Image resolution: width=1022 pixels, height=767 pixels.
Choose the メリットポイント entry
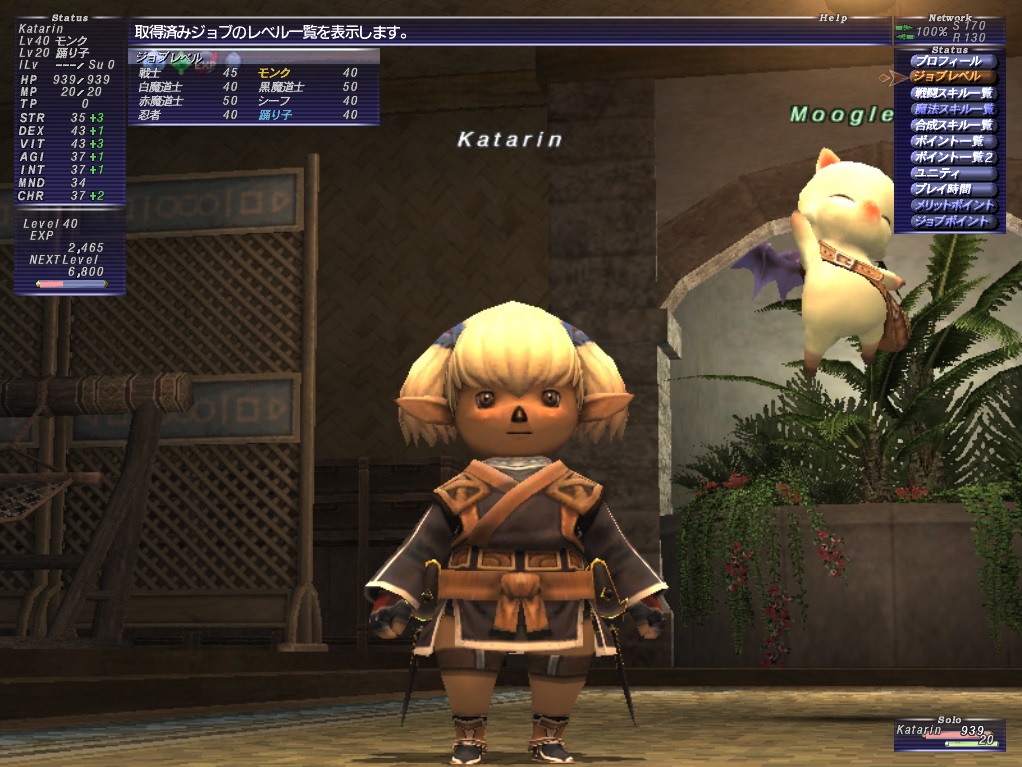point(953,205)
